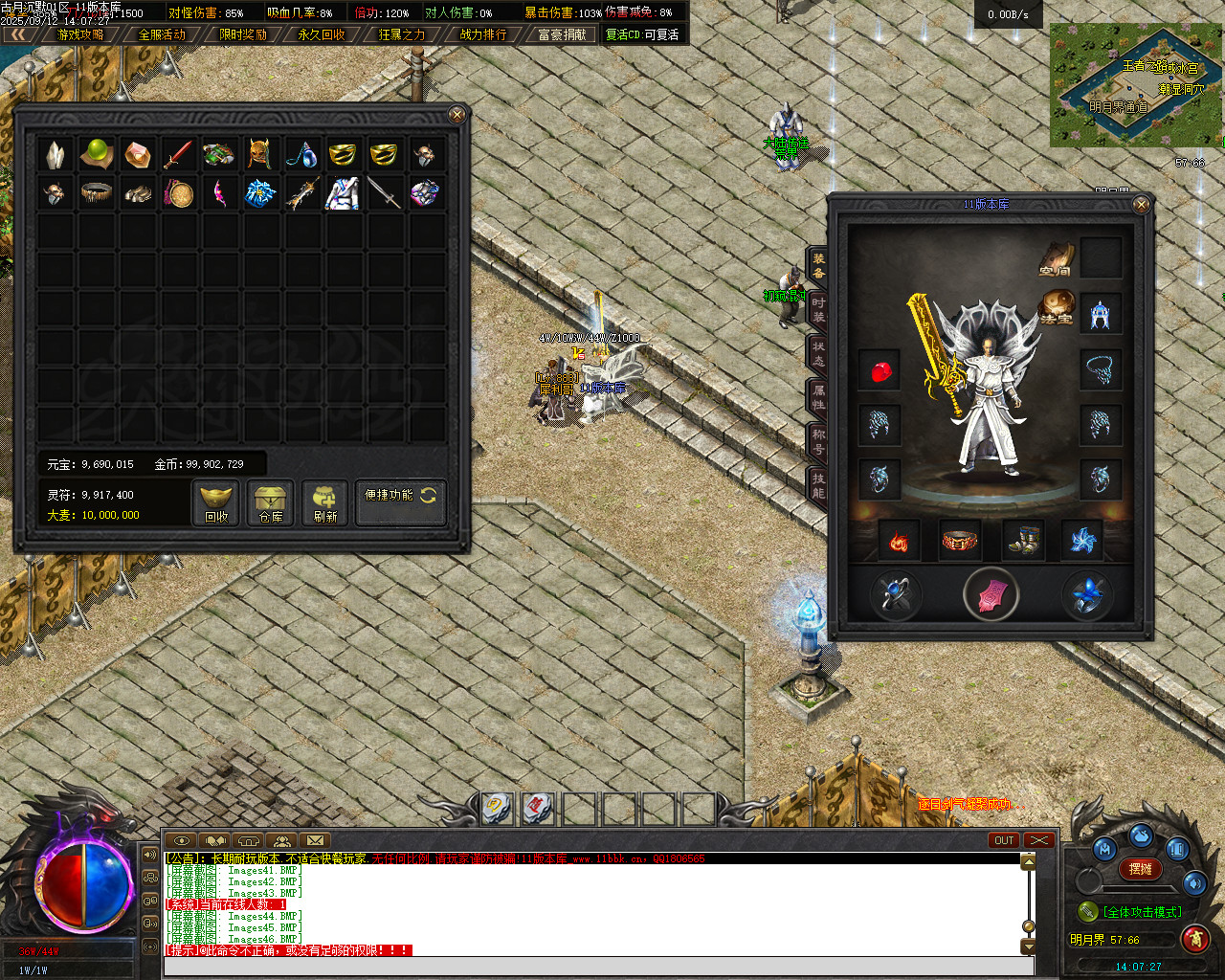
Task: Switch to the 时装 fashion tab
Action: pos(818,309)
